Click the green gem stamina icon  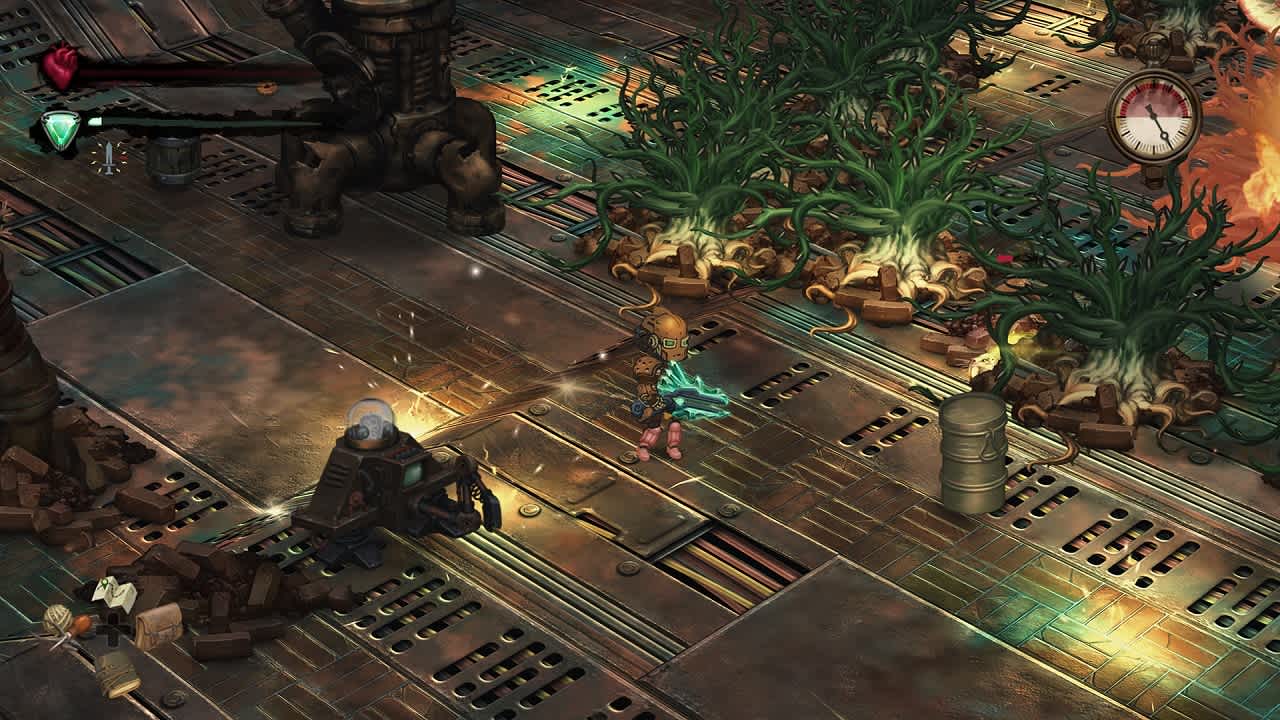click(61, 129)
